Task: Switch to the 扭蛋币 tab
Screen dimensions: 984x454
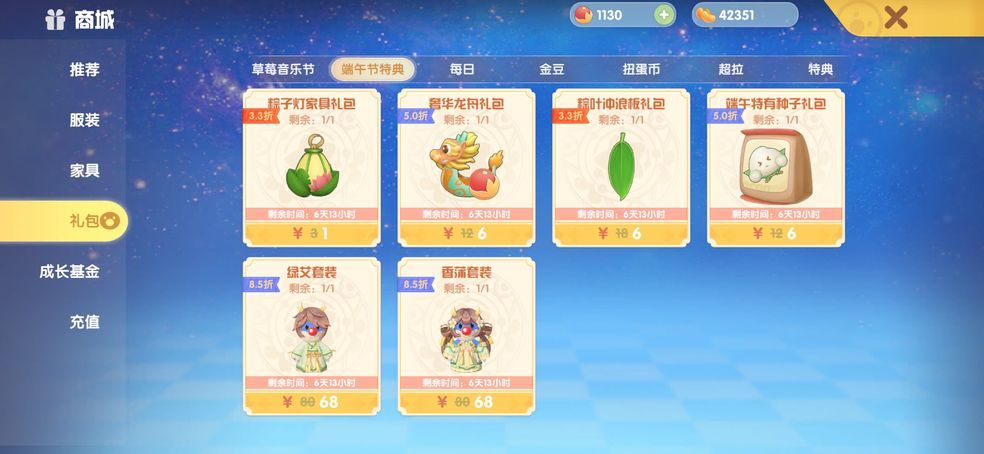Action: pyautogui.click(x=641, y=69)
